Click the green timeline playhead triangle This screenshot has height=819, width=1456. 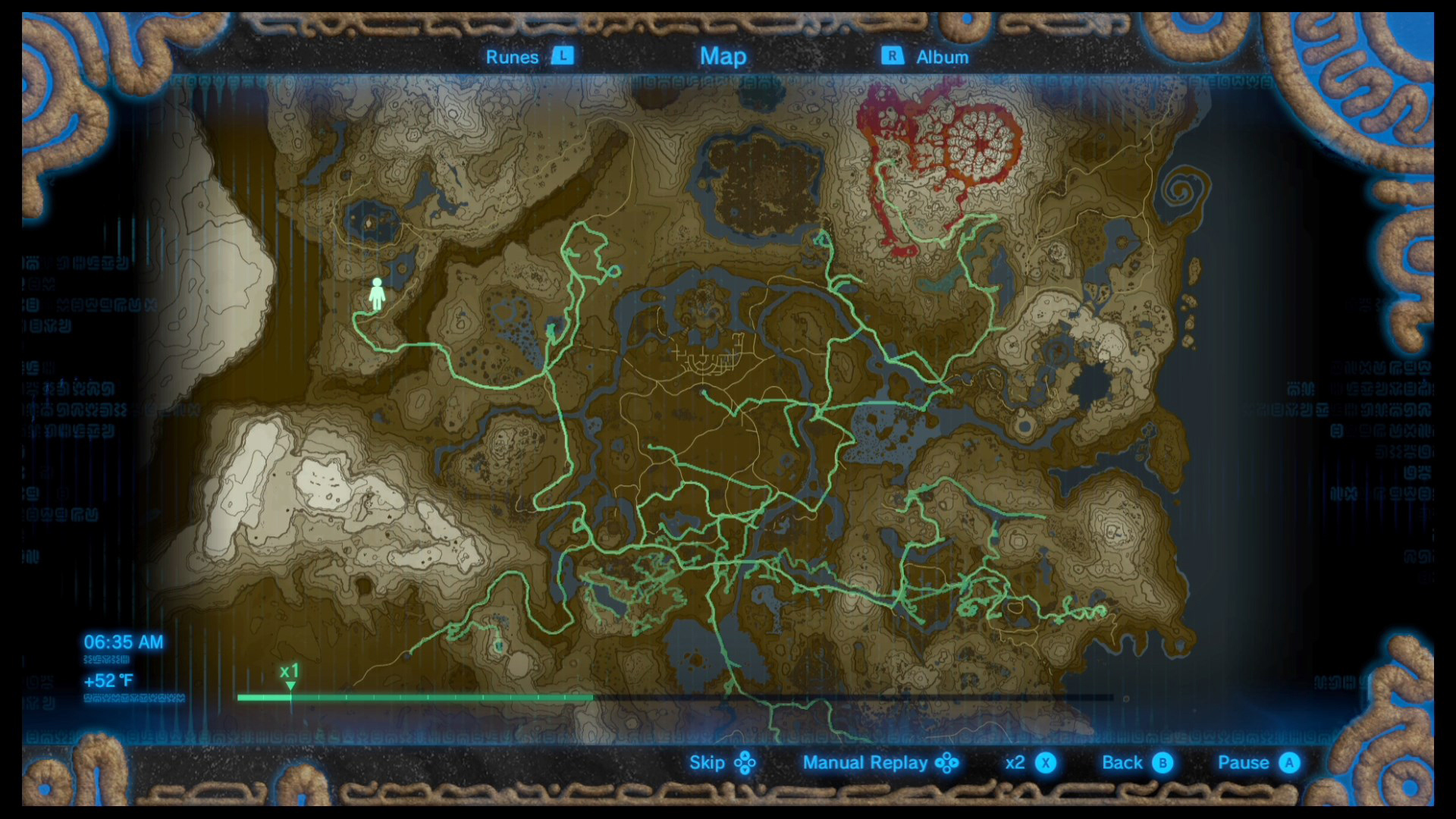coord(290,685)
